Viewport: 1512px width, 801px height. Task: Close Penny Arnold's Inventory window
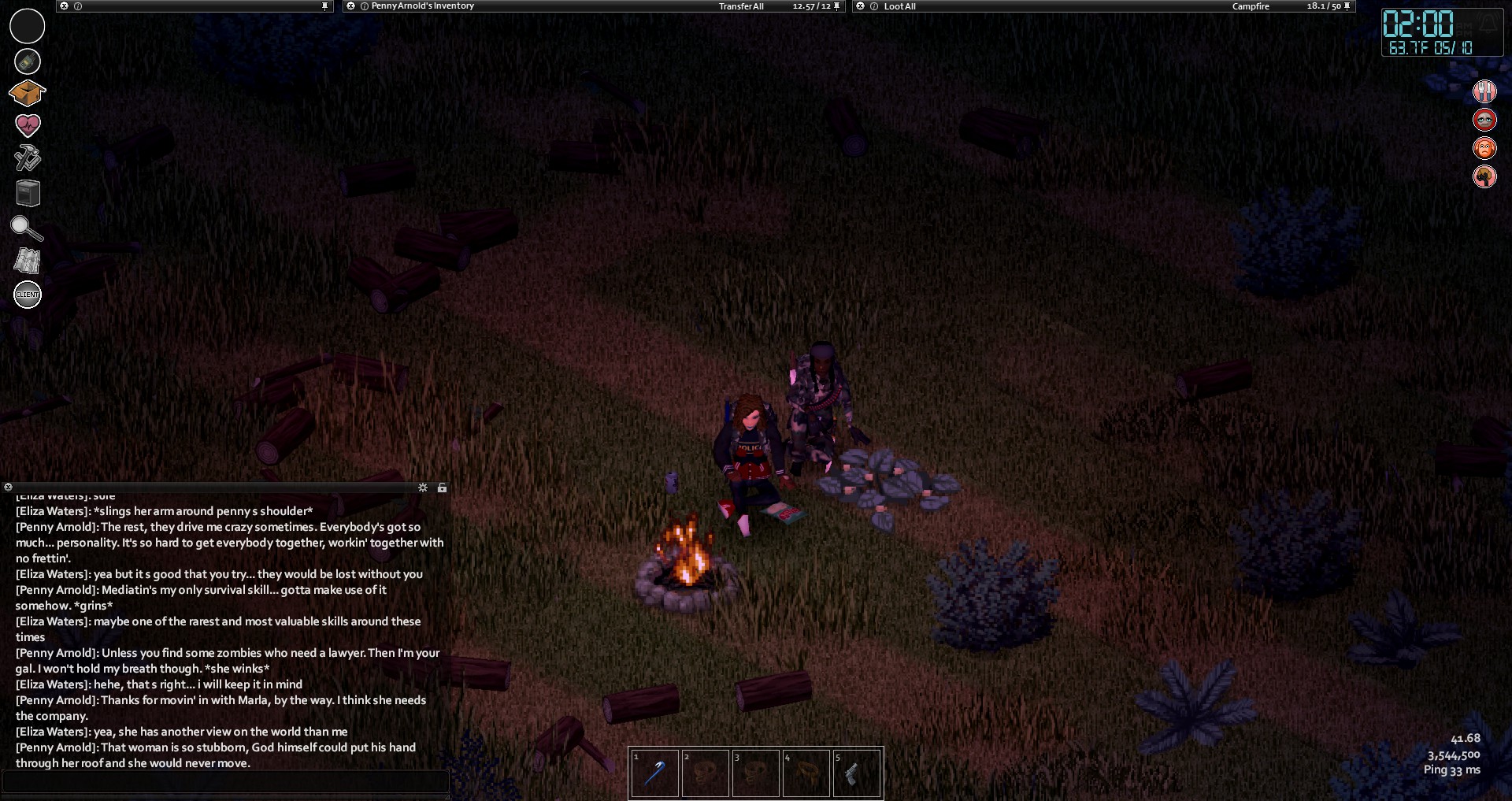coord(351,6)
